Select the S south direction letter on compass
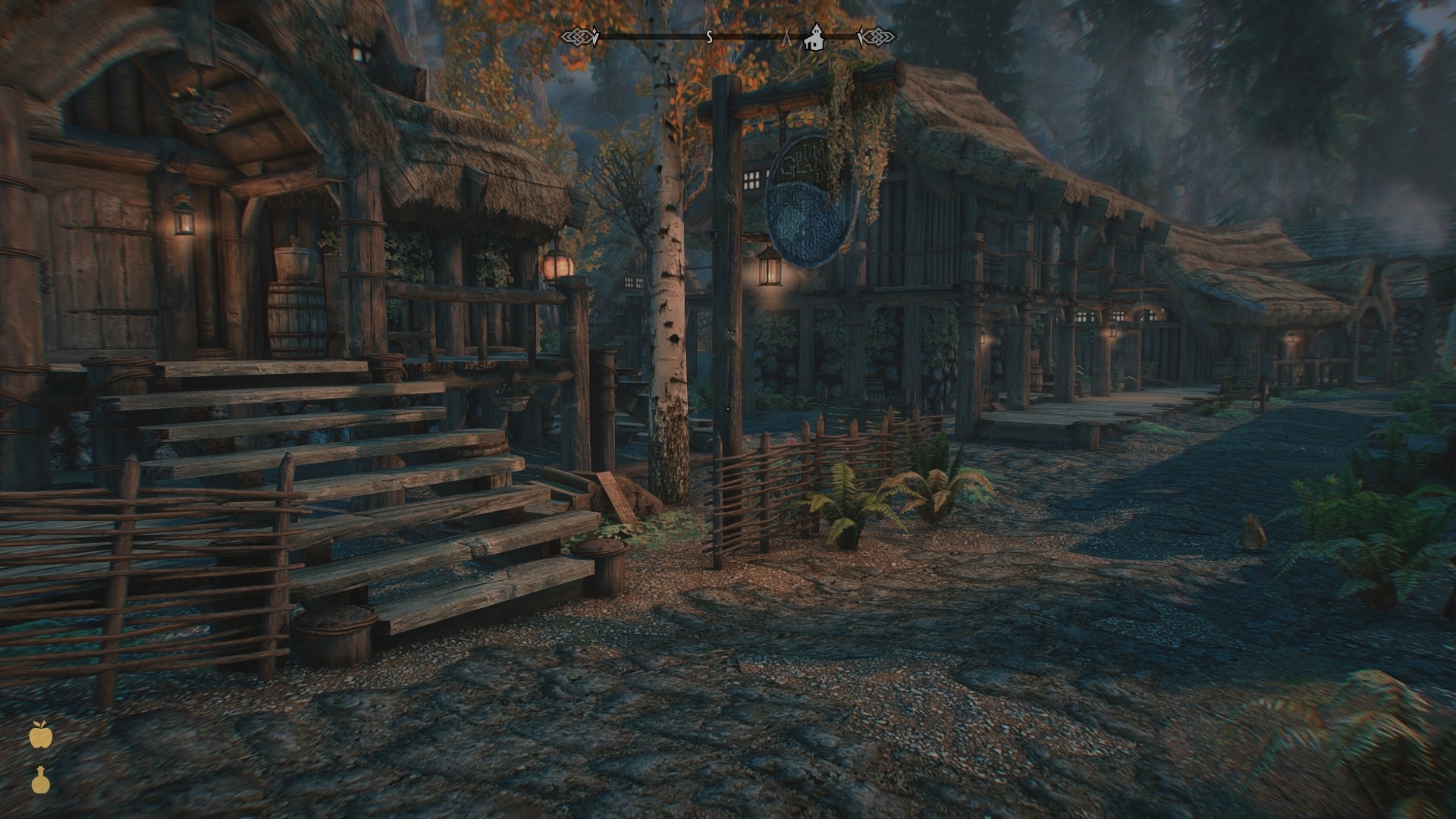The width and height of the screenshot is (1456, 819). point(709,37)
